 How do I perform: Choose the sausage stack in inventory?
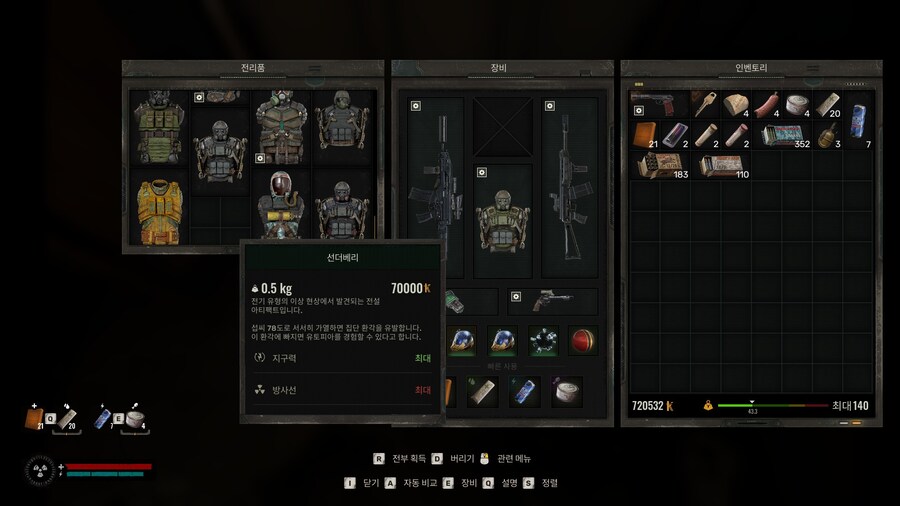pos(766,104)
